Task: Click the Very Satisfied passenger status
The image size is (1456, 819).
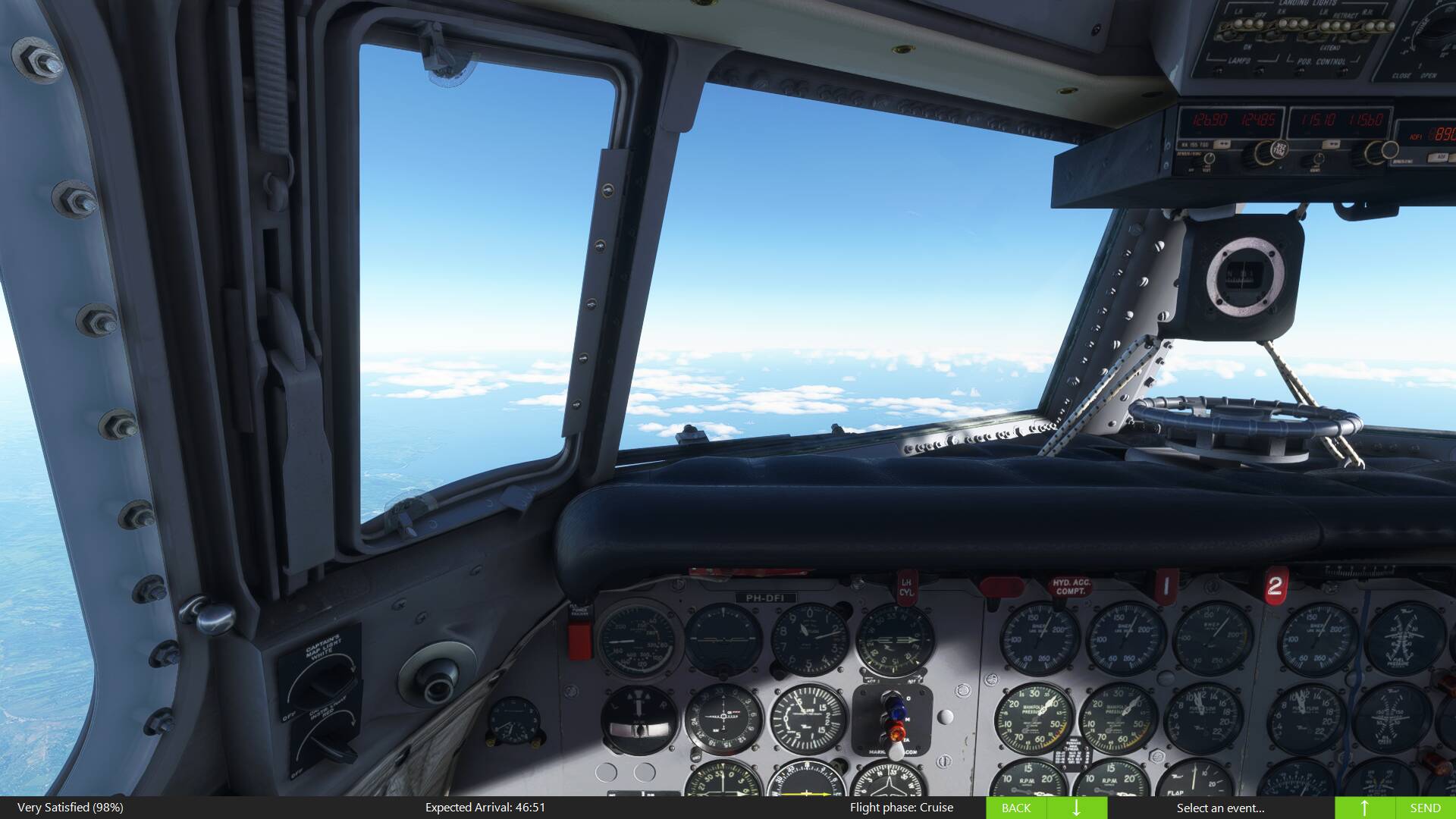Action: (x=68, y=808)
